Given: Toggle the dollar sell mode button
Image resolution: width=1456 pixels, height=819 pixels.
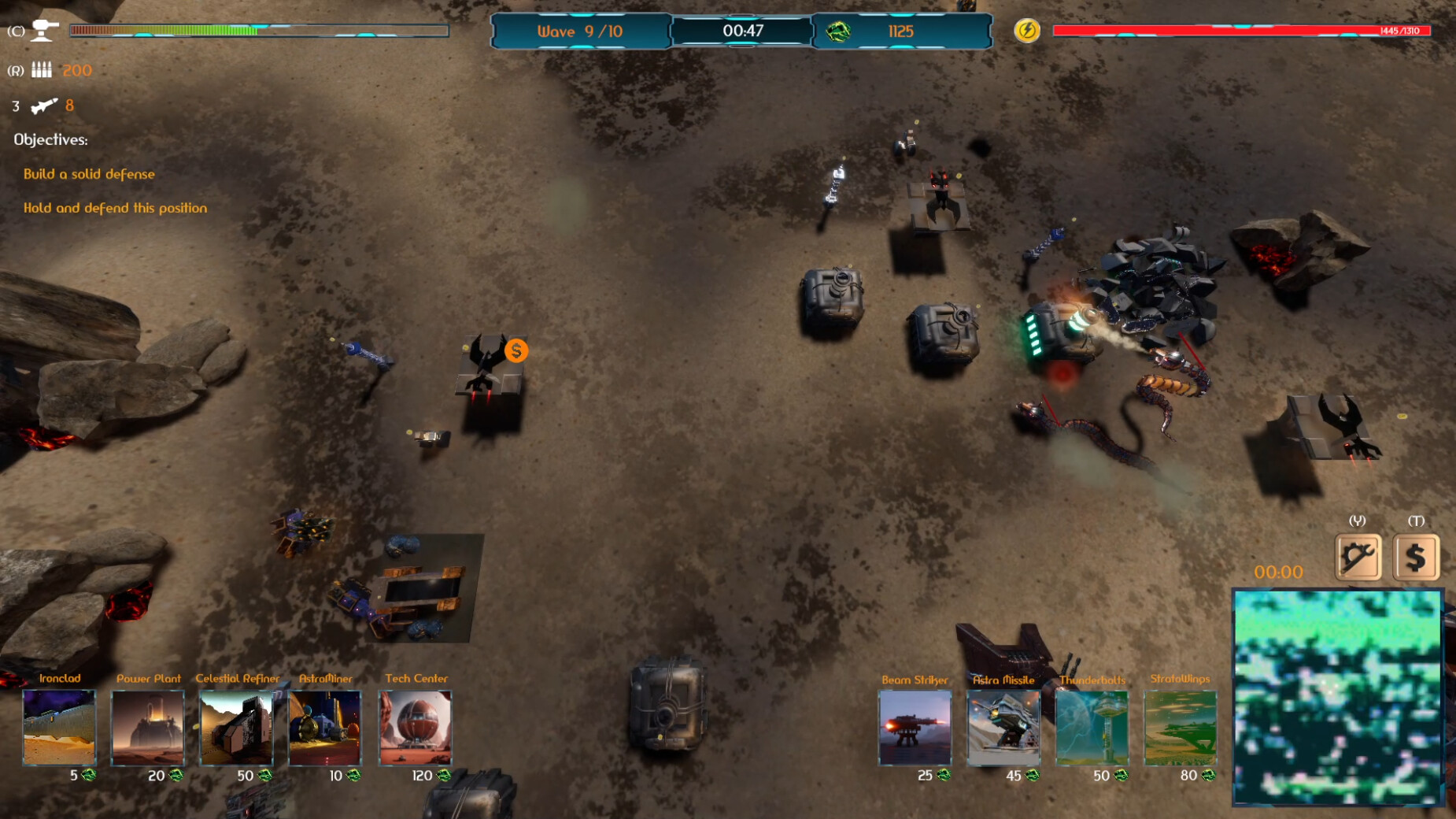Looking at the screenshot, I should (1416, 558).
